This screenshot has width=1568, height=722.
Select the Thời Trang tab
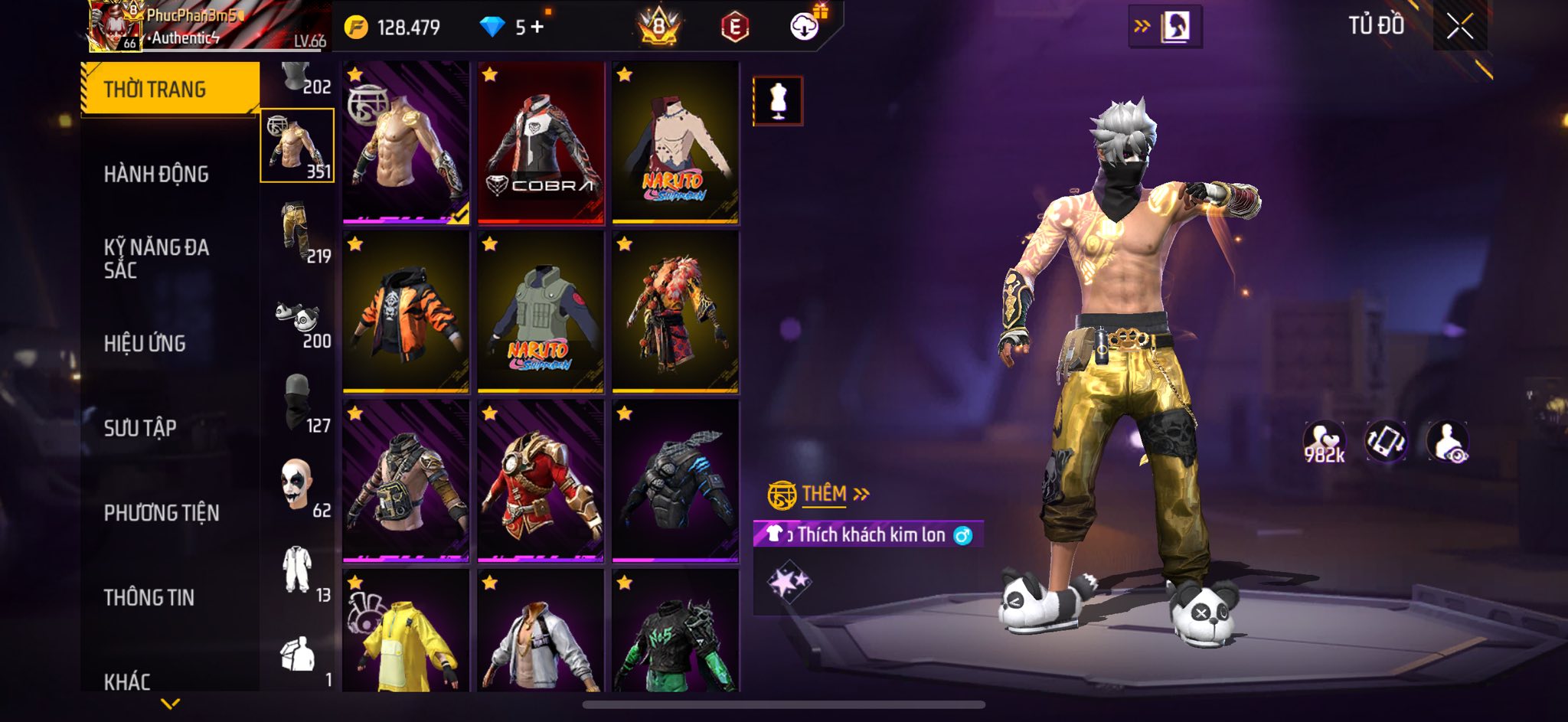[x=155, y=90]
